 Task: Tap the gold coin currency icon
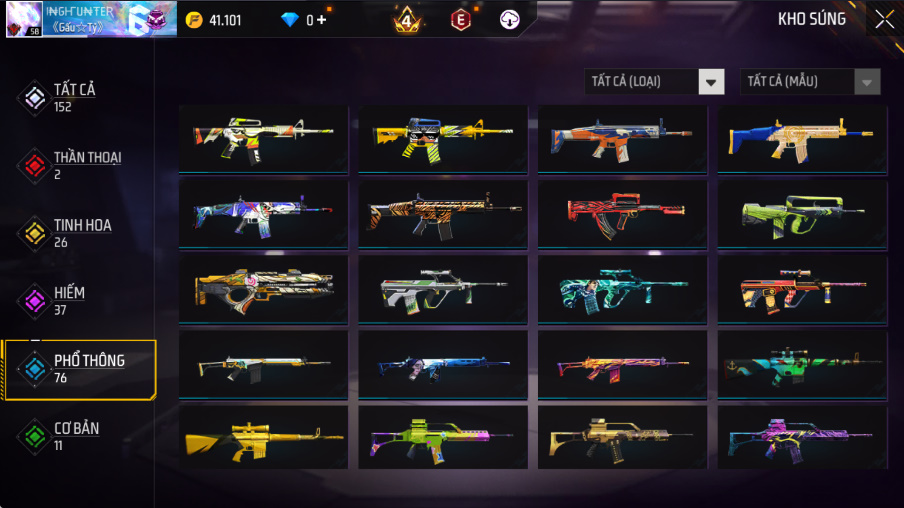194,20
